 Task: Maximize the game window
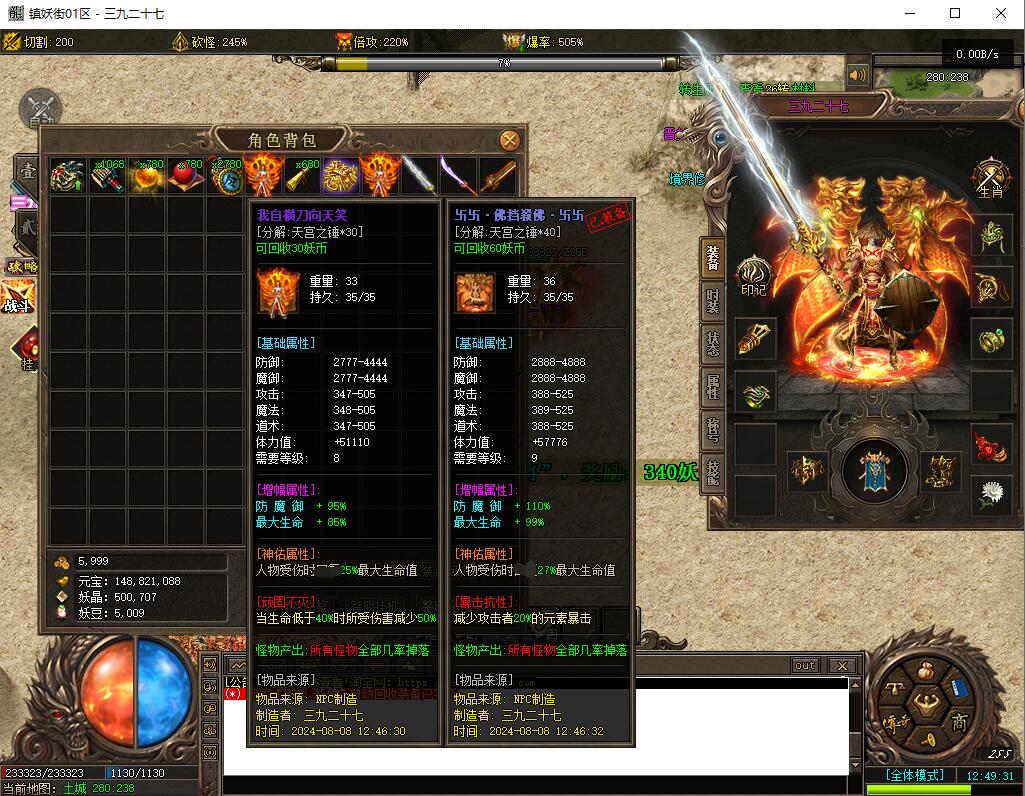[955, 13]
